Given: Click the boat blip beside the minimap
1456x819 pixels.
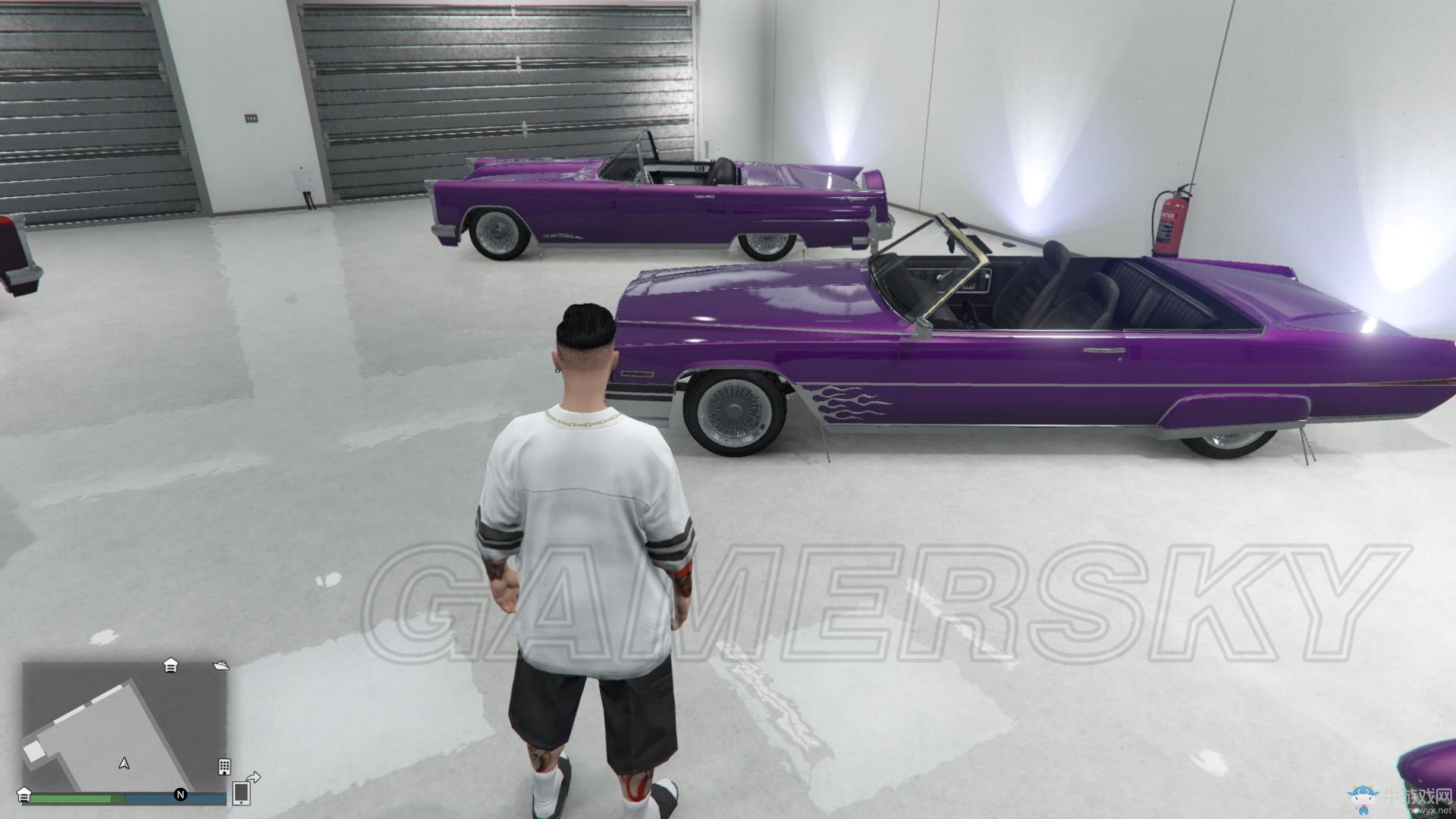Looking at the screenshot, I should click(221, 666).
